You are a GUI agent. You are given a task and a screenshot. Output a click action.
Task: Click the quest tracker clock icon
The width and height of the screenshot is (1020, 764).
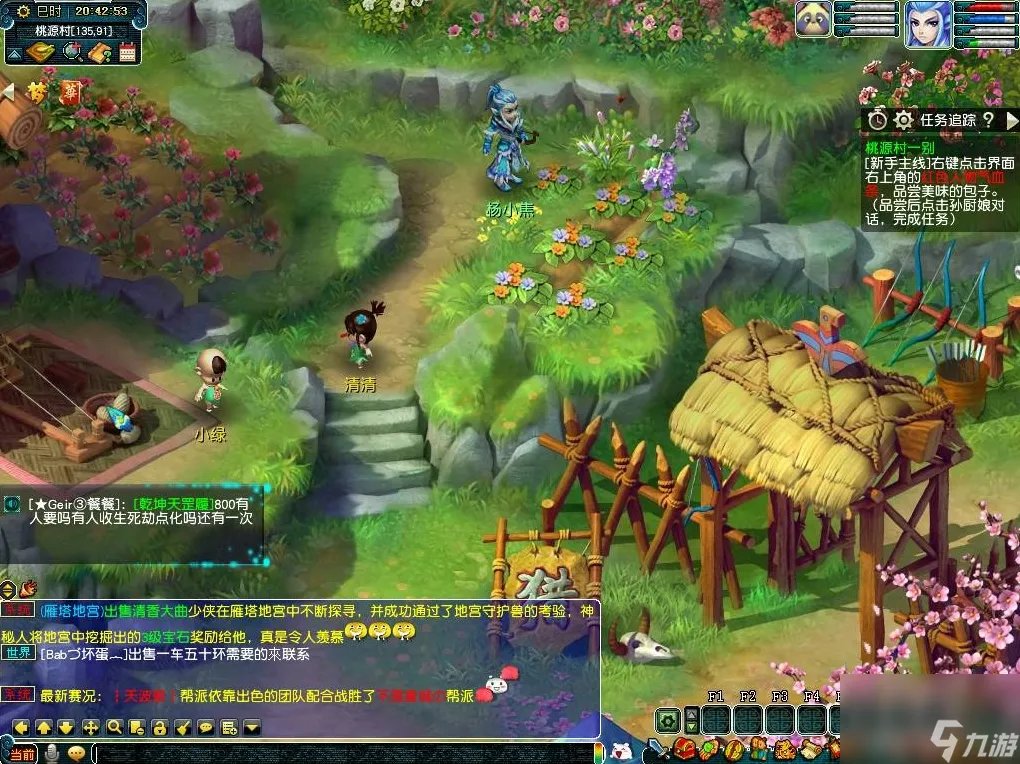click(x=877, y=120)
